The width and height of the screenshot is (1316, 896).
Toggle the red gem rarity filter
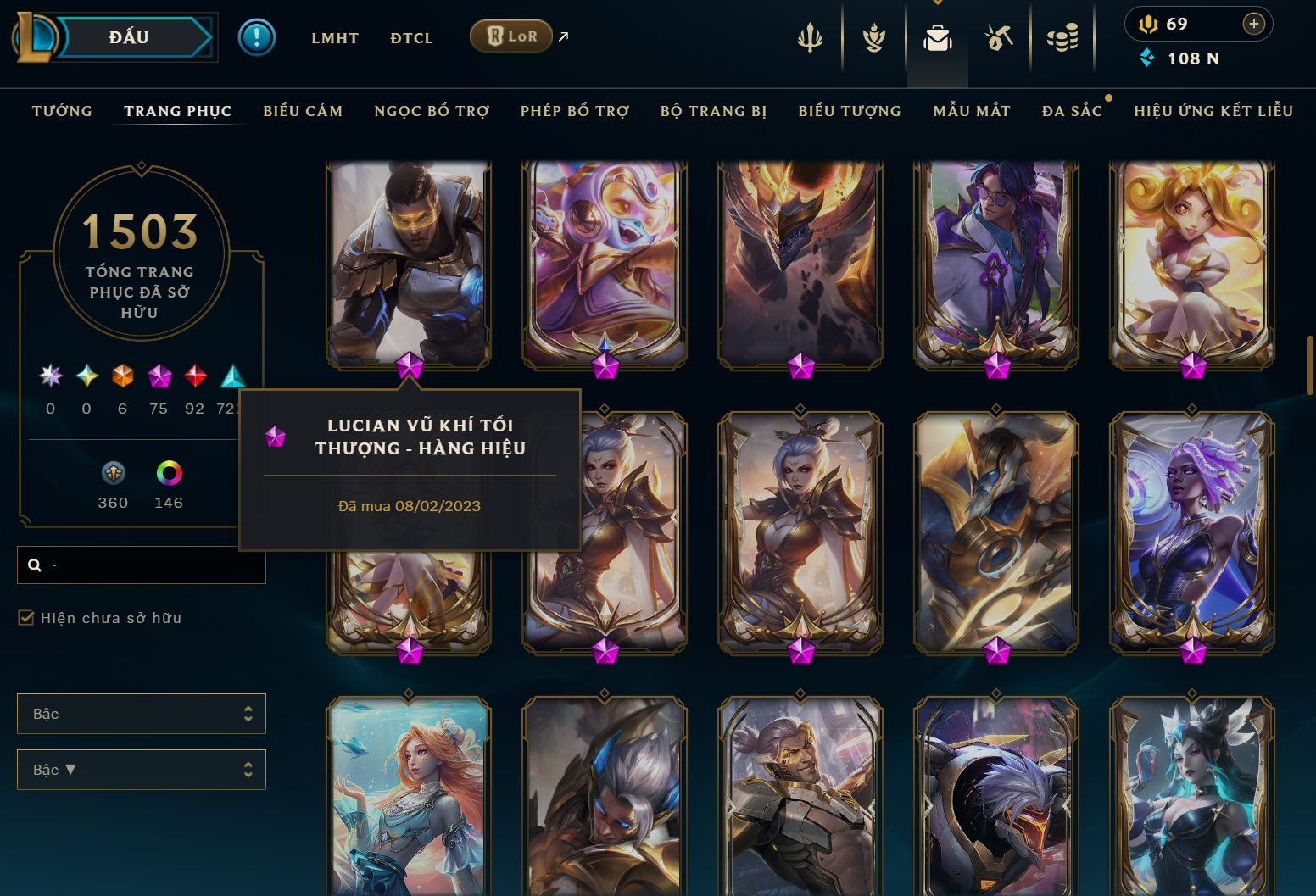tap(194, 376)
